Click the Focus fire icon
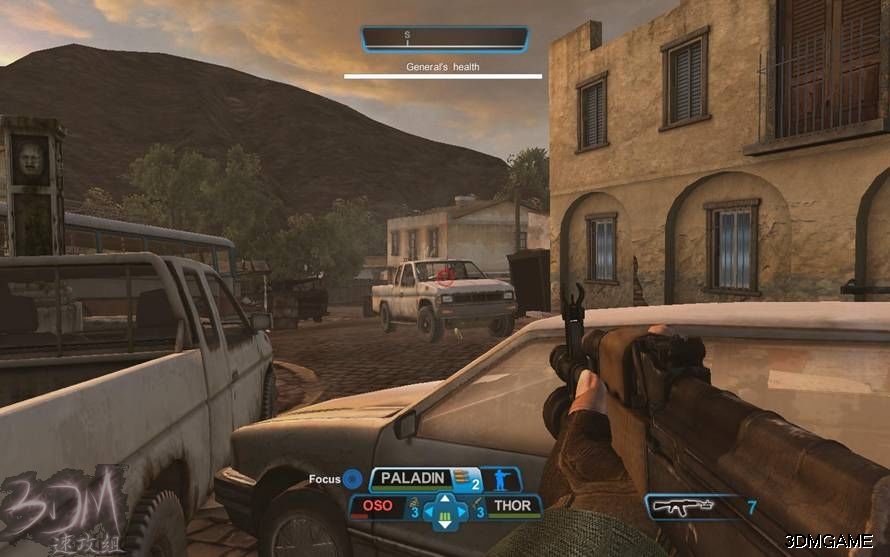The image size is (890, 557). click(x=352, y=479)
